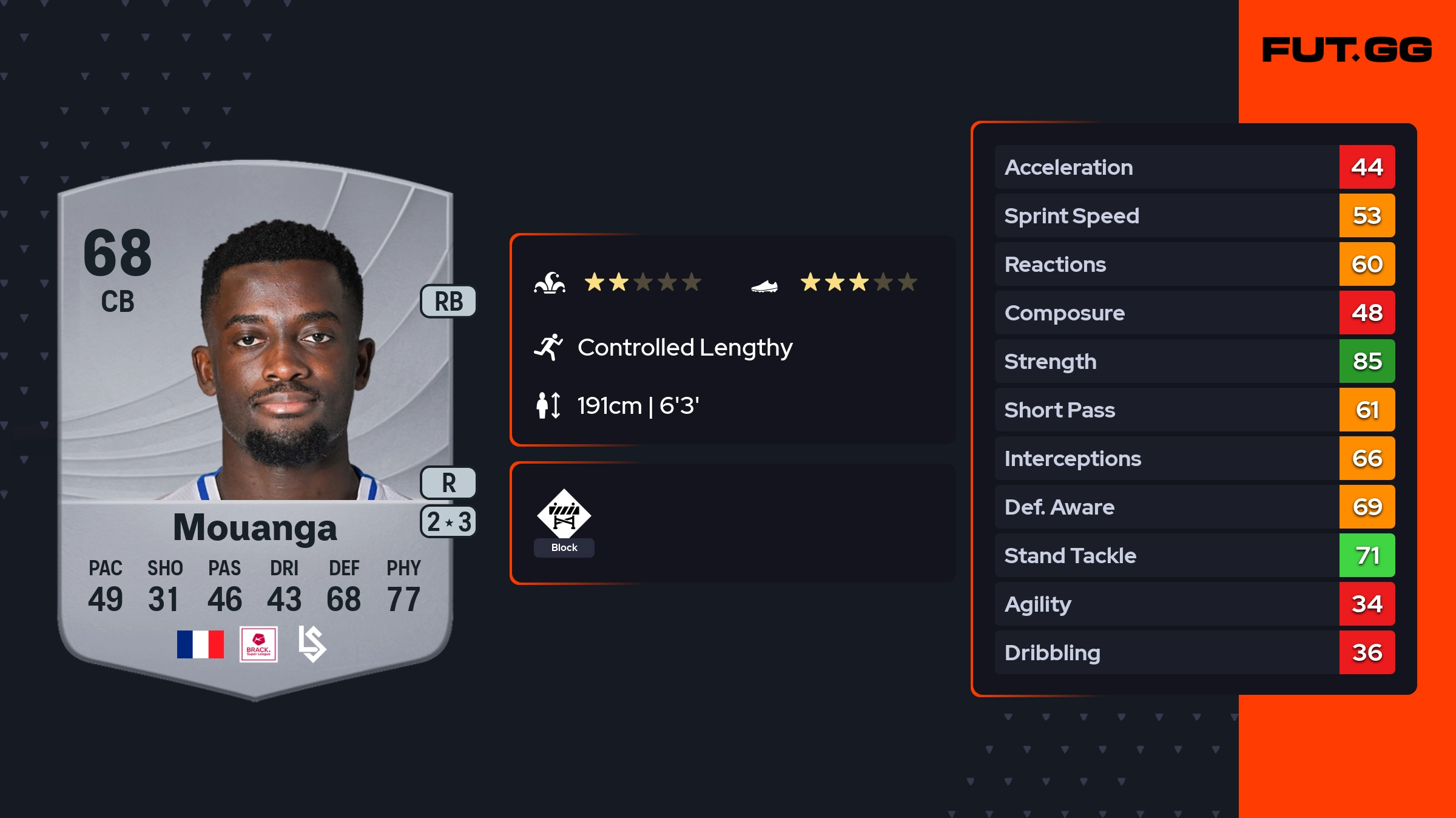
Task: Select the R preferred foot badge
Action: [x=448, y=483]
